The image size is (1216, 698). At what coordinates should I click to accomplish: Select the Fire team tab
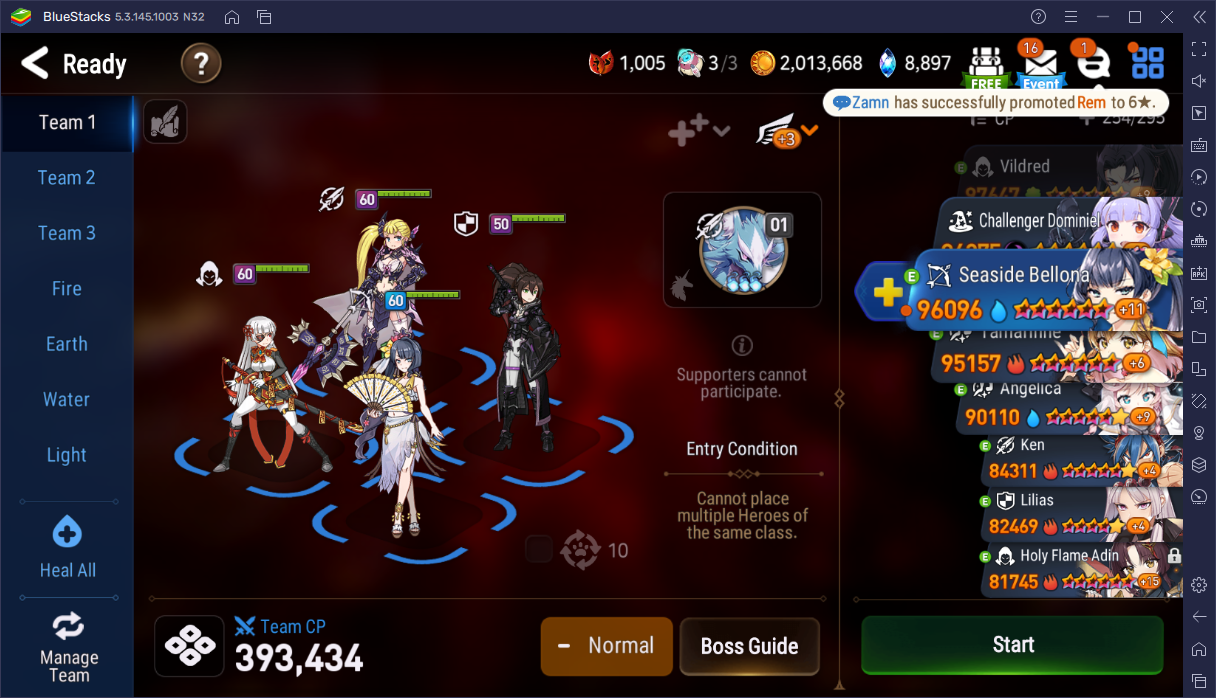(x=66, y=289)
